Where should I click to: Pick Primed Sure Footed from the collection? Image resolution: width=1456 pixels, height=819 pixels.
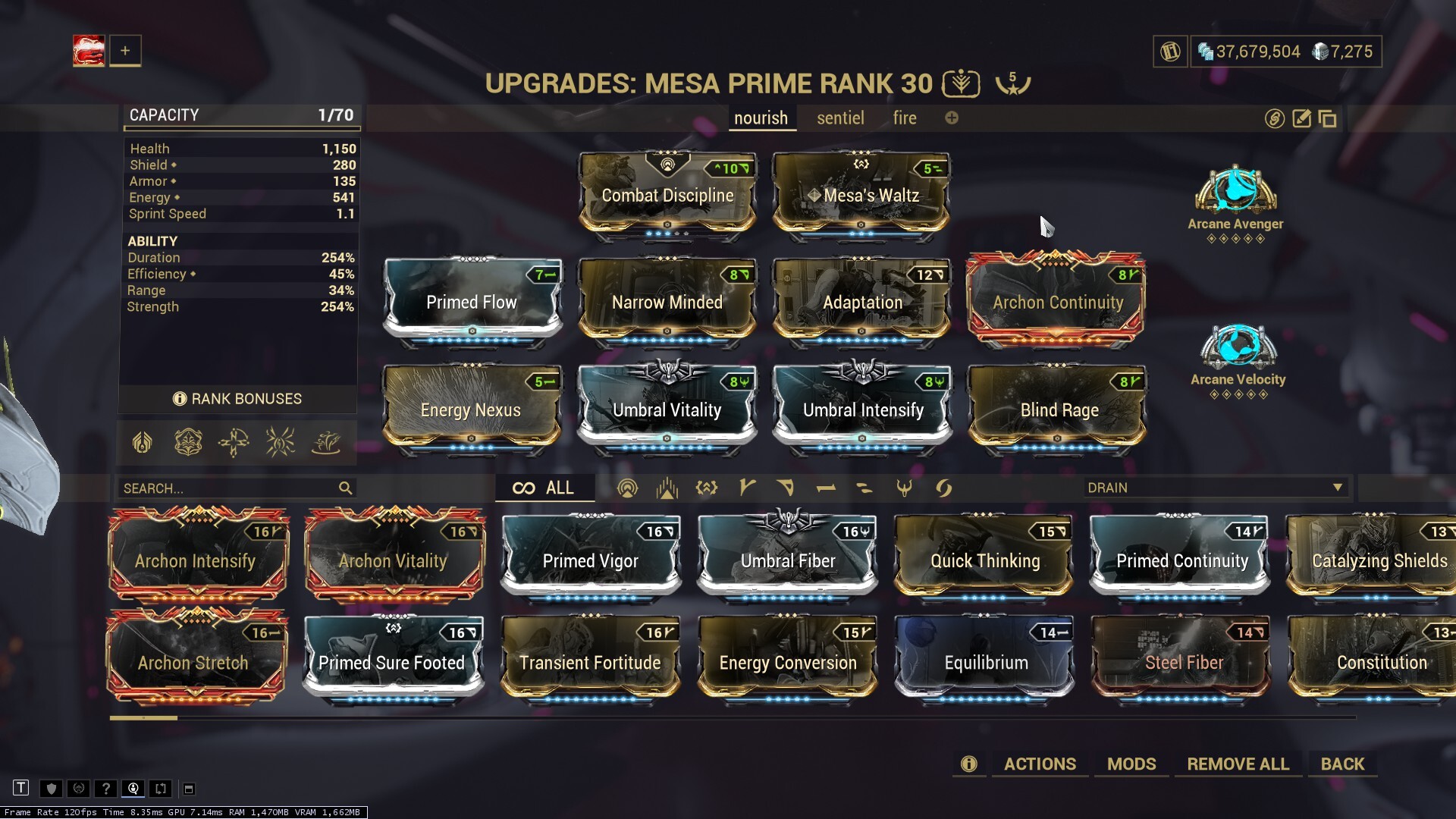[392, 662]
